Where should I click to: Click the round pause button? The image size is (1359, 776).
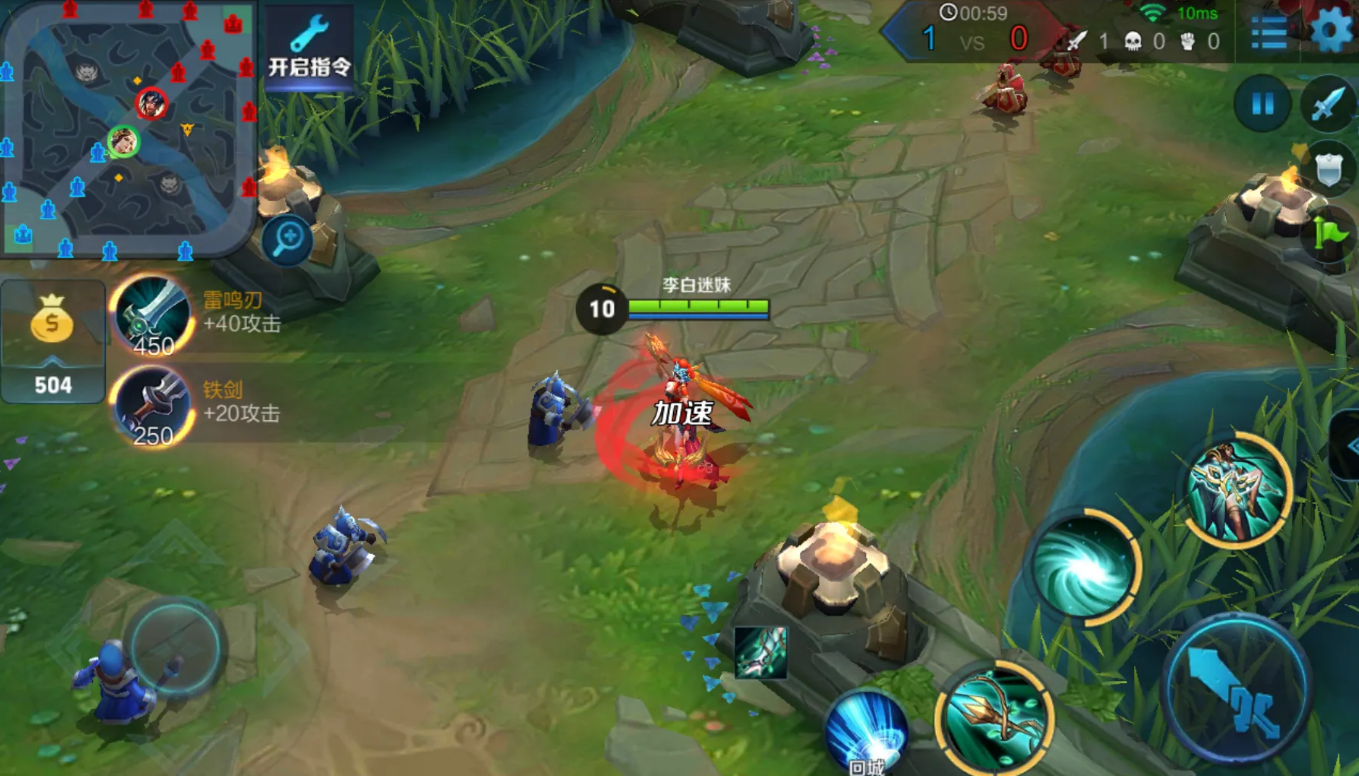1262,103
